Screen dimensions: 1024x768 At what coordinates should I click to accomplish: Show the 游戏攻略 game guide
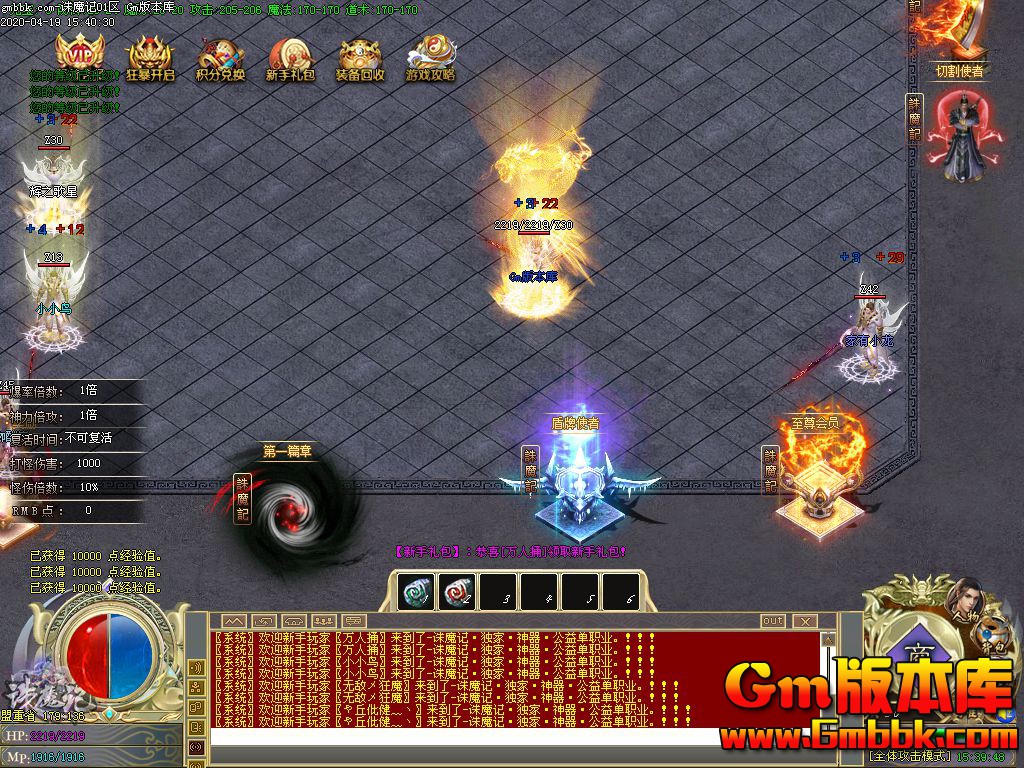tap(431, 58)
